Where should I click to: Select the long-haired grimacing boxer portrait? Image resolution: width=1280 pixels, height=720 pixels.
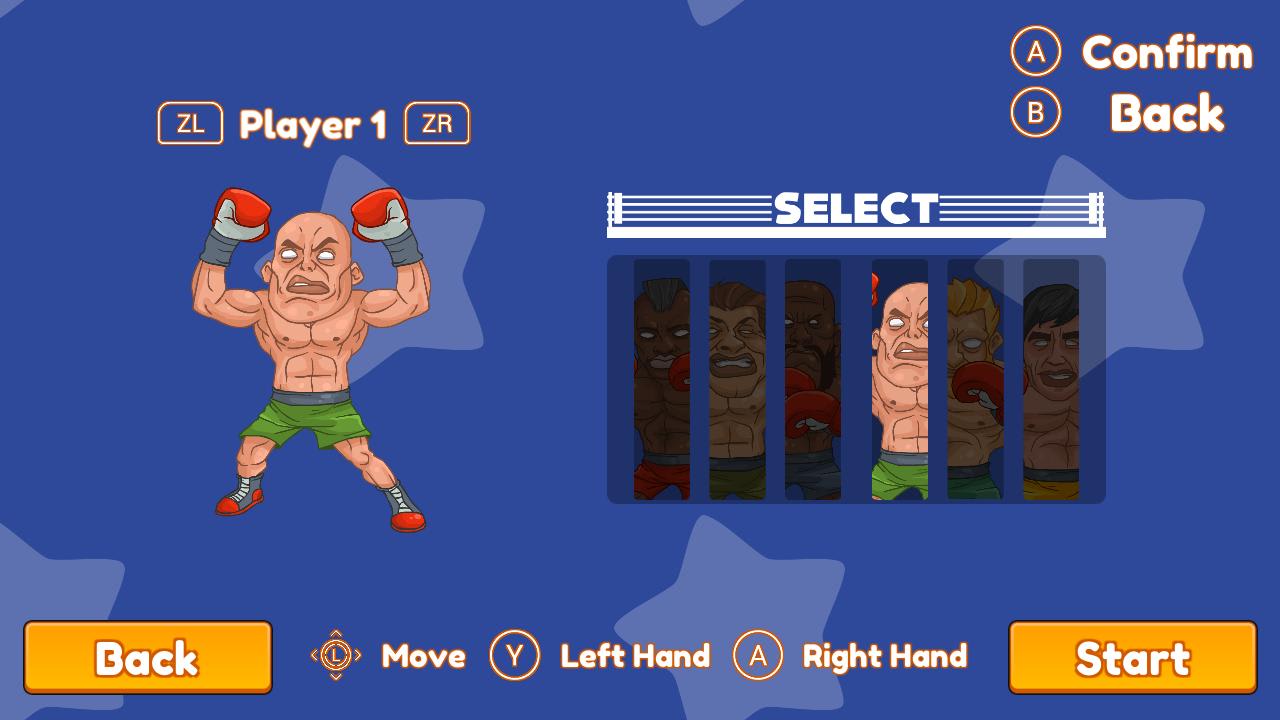click(x=737, y=380)
